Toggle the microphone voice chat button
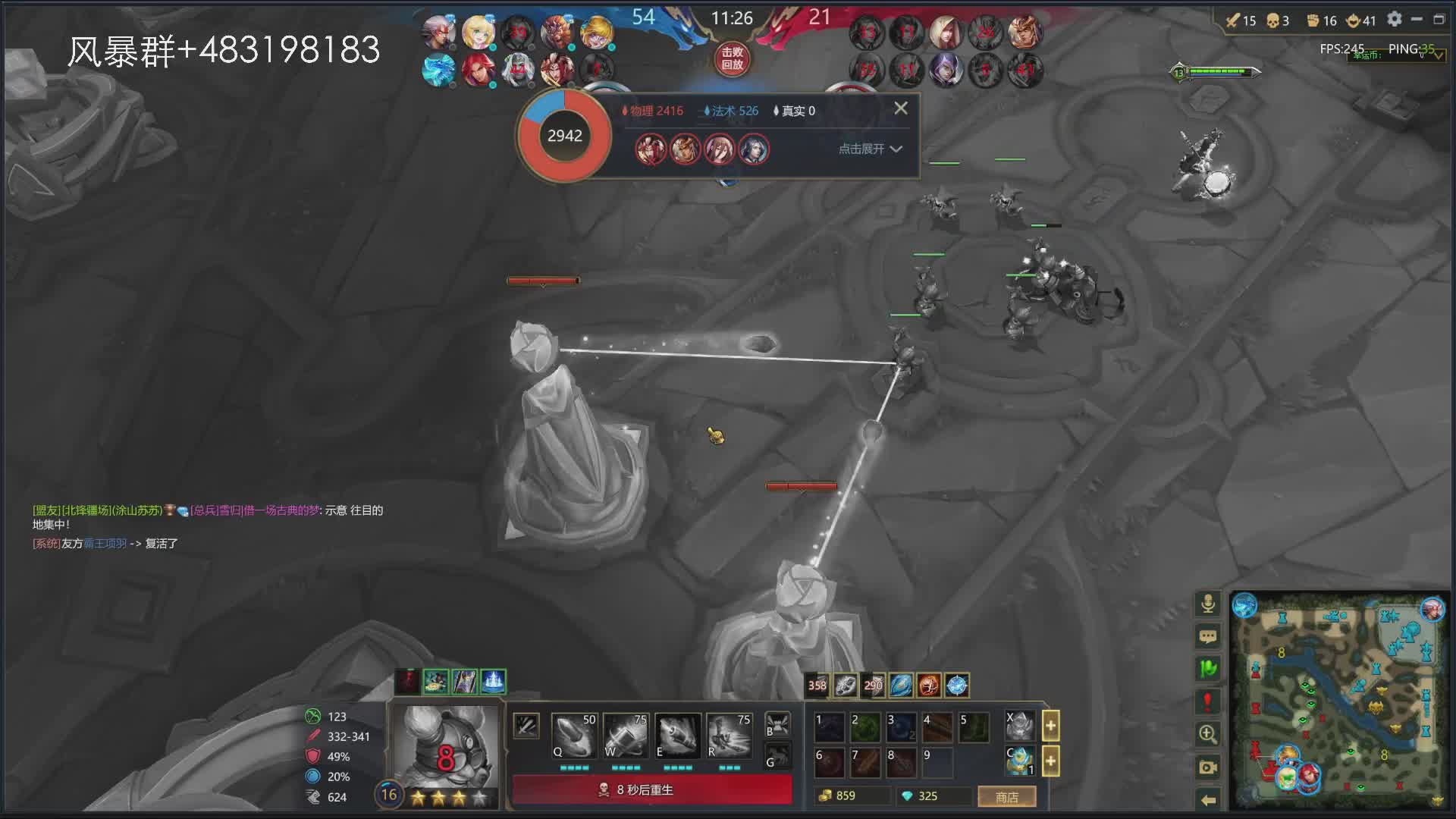 tap(1208, 603)
